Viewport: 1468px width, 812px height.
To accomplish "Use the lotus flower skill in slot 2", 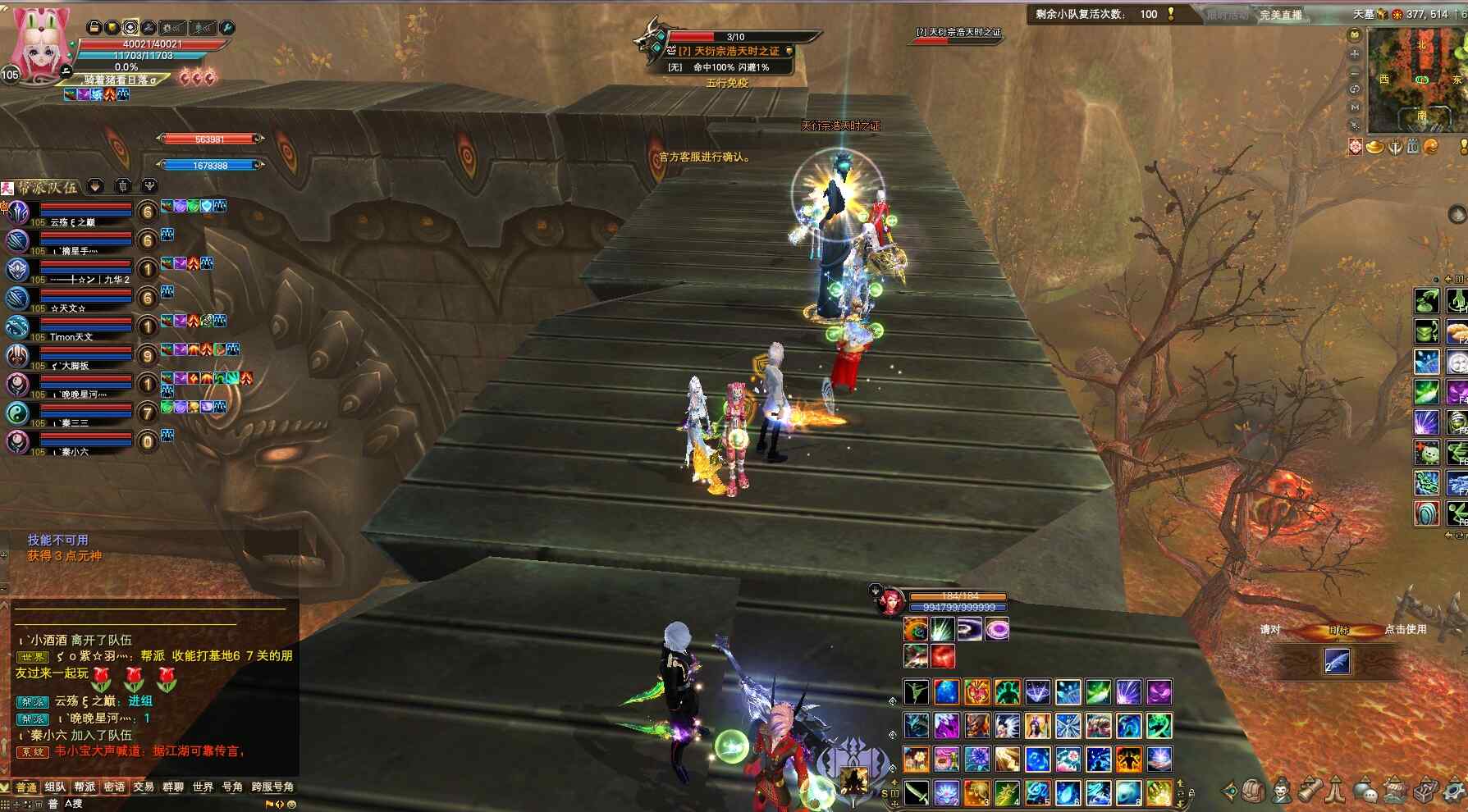I will pos(946,792).
